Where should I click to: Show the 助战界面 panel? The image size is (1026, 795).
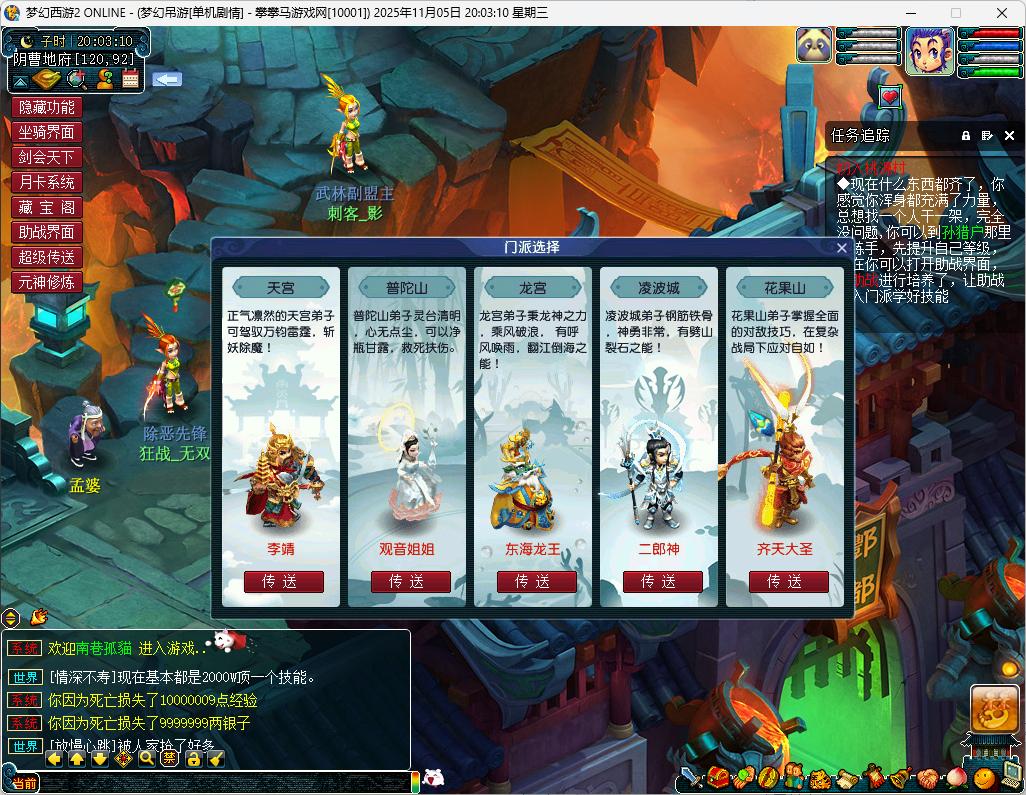[46, 232]
